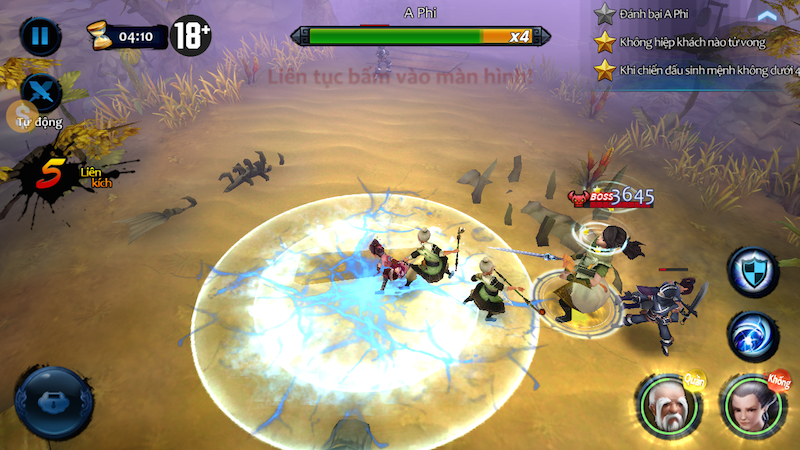The width and height of the screenshot is (800, 450).
Task: Toggle Tự động auto-battle crossed swords
Action: (x=40, y=93)
